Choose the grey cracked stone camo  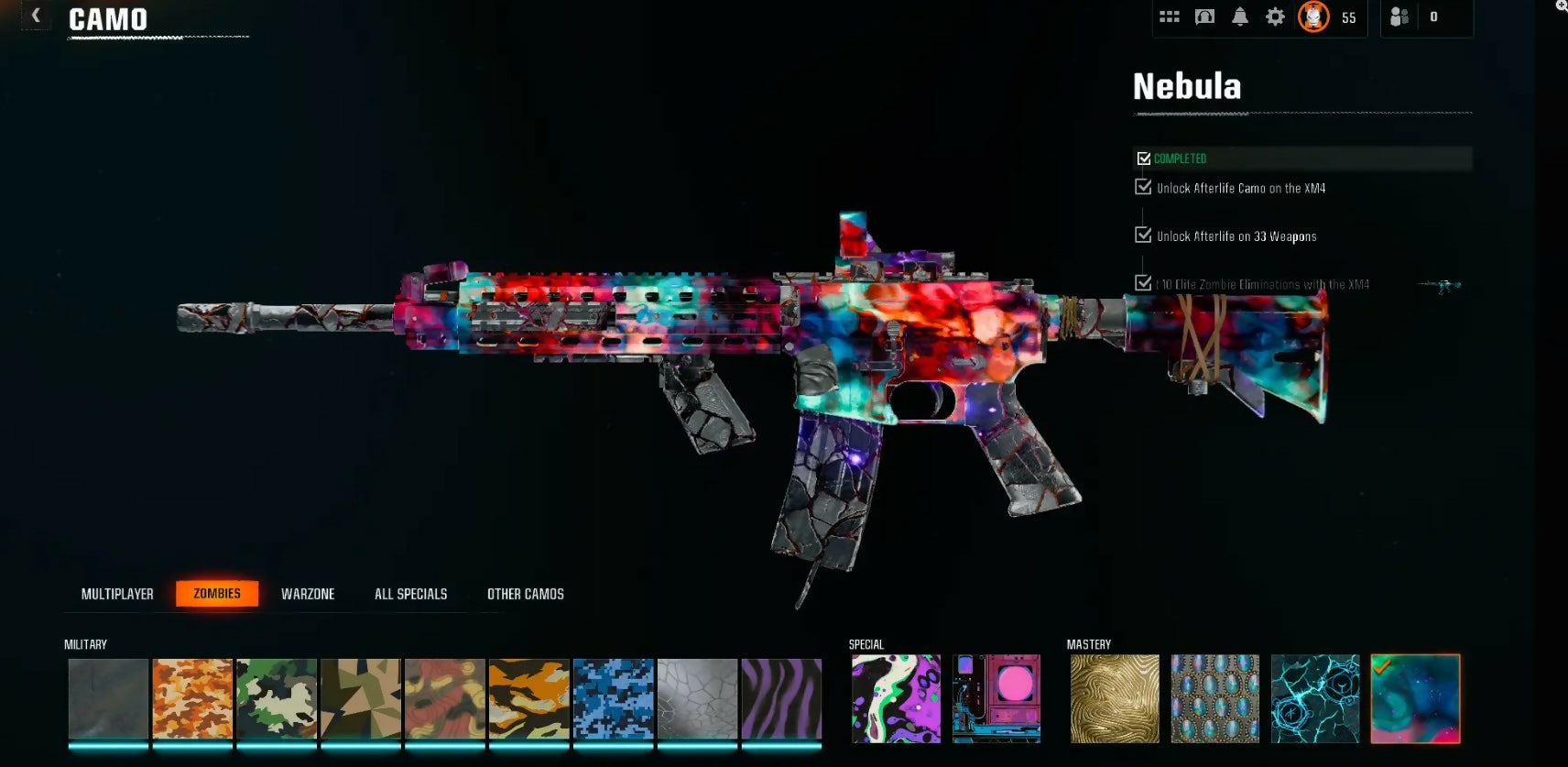(697, 698)
